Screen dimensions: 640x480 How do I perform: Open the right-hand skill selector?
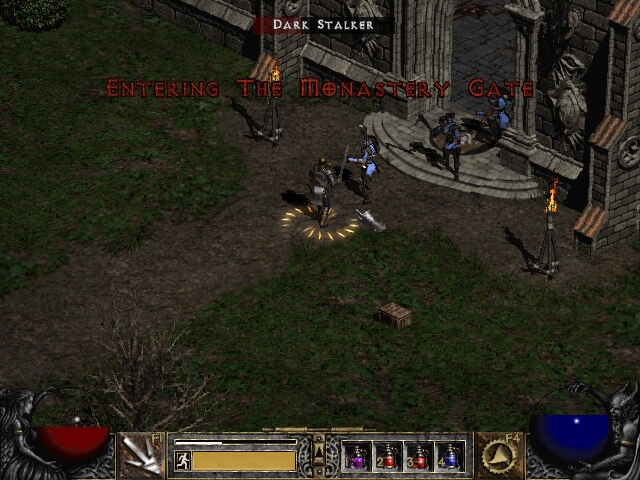pyautogui.click(x=498, y=456)
